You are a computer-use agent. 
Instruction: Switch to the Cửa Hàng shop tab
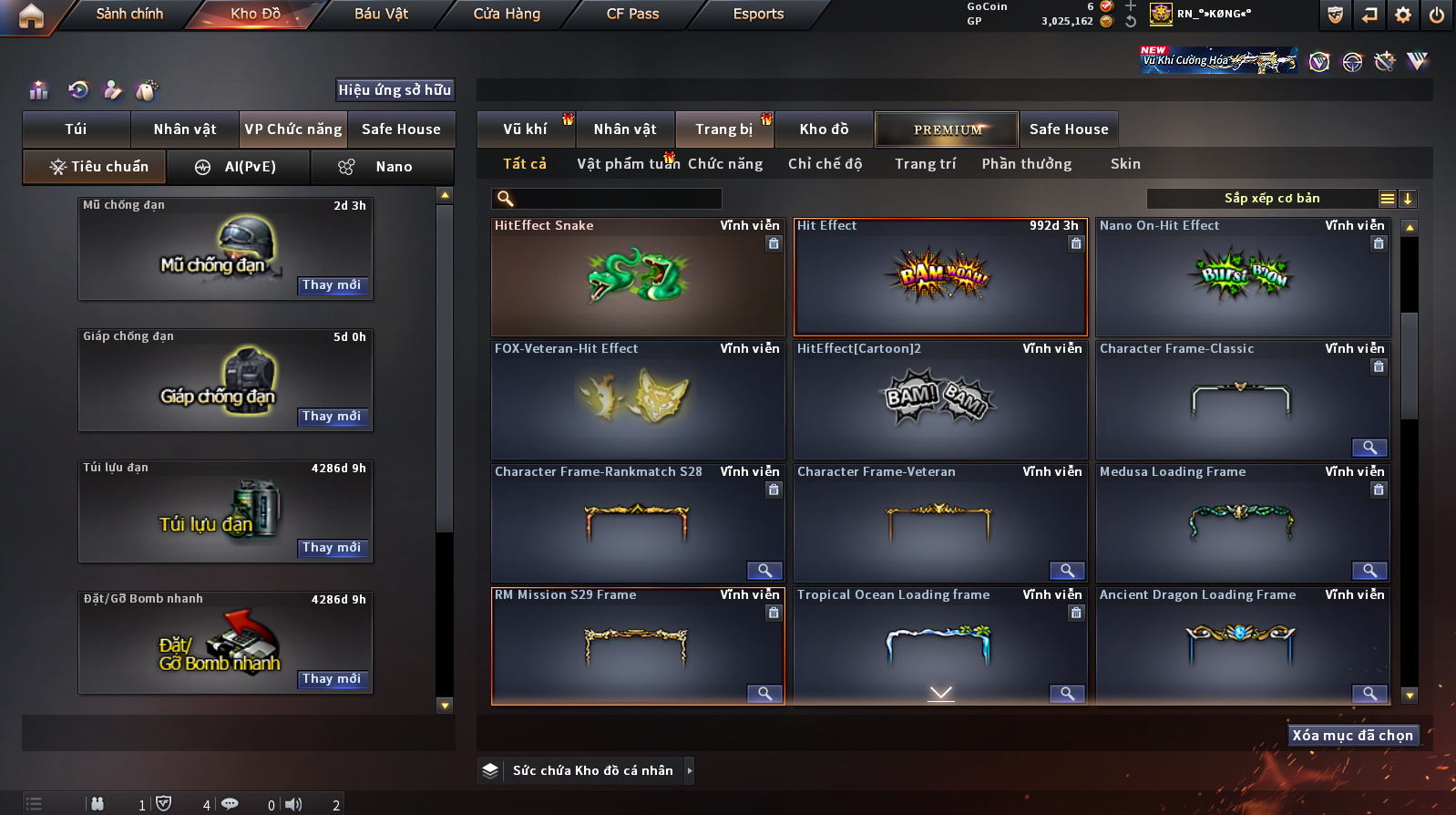coord(507,14)
